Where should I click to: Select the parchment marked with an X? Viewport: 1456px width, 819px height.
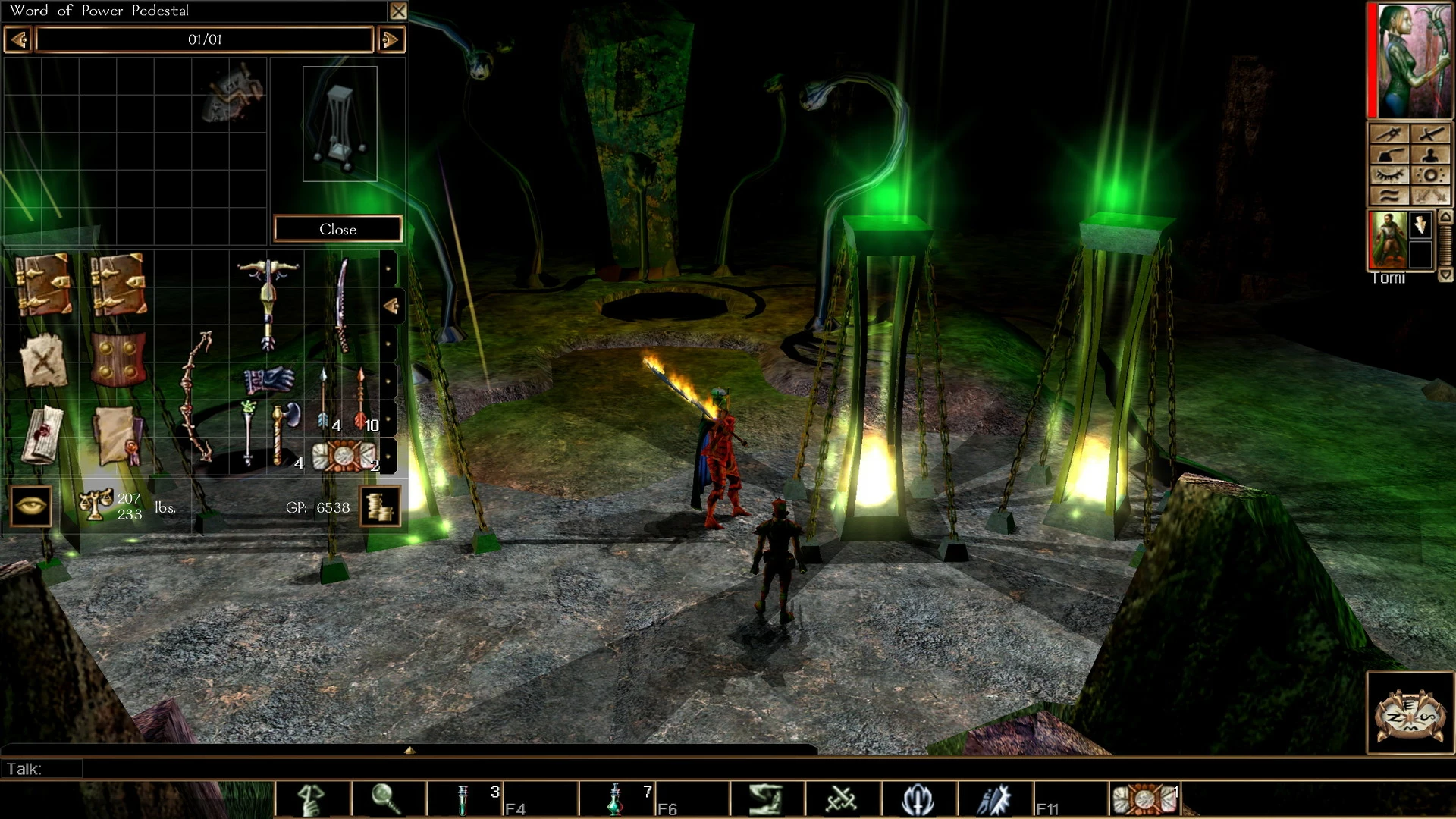[43, 361]
